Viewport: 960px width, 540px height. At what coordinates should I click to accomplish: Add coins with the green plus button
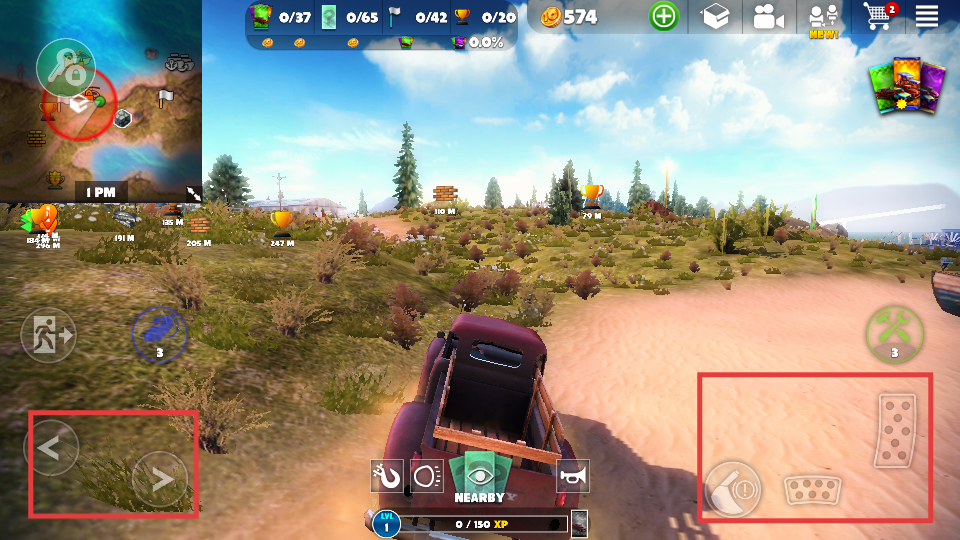pos(663,16)
